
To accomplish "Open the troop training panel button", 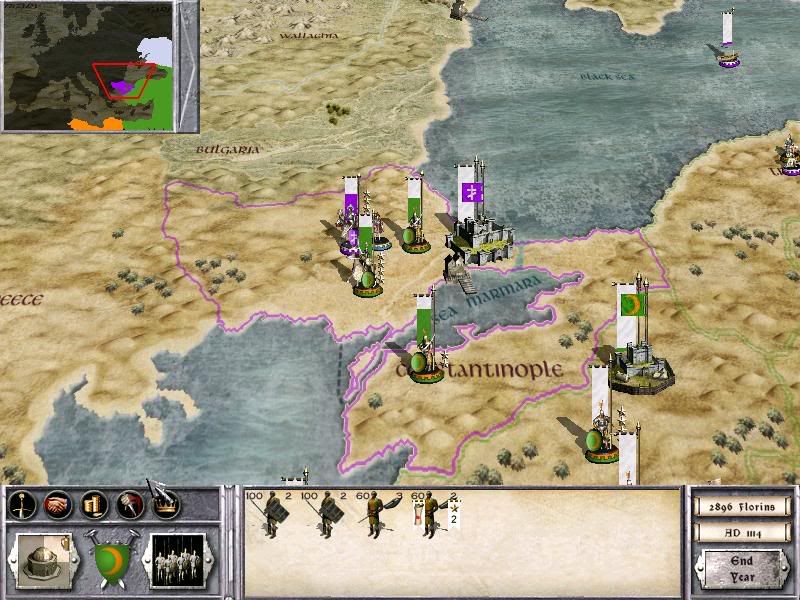I will (x=177, y=557).
